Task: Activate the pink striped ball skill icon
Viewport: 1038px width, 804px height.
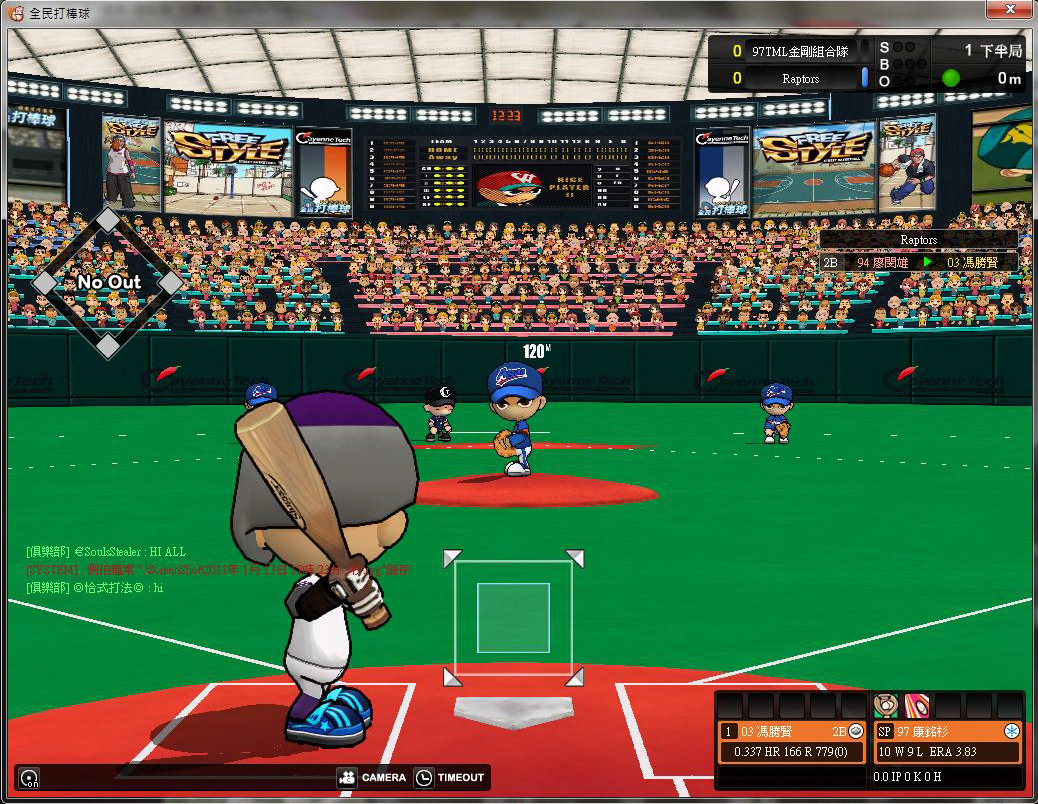Action: 916,706
